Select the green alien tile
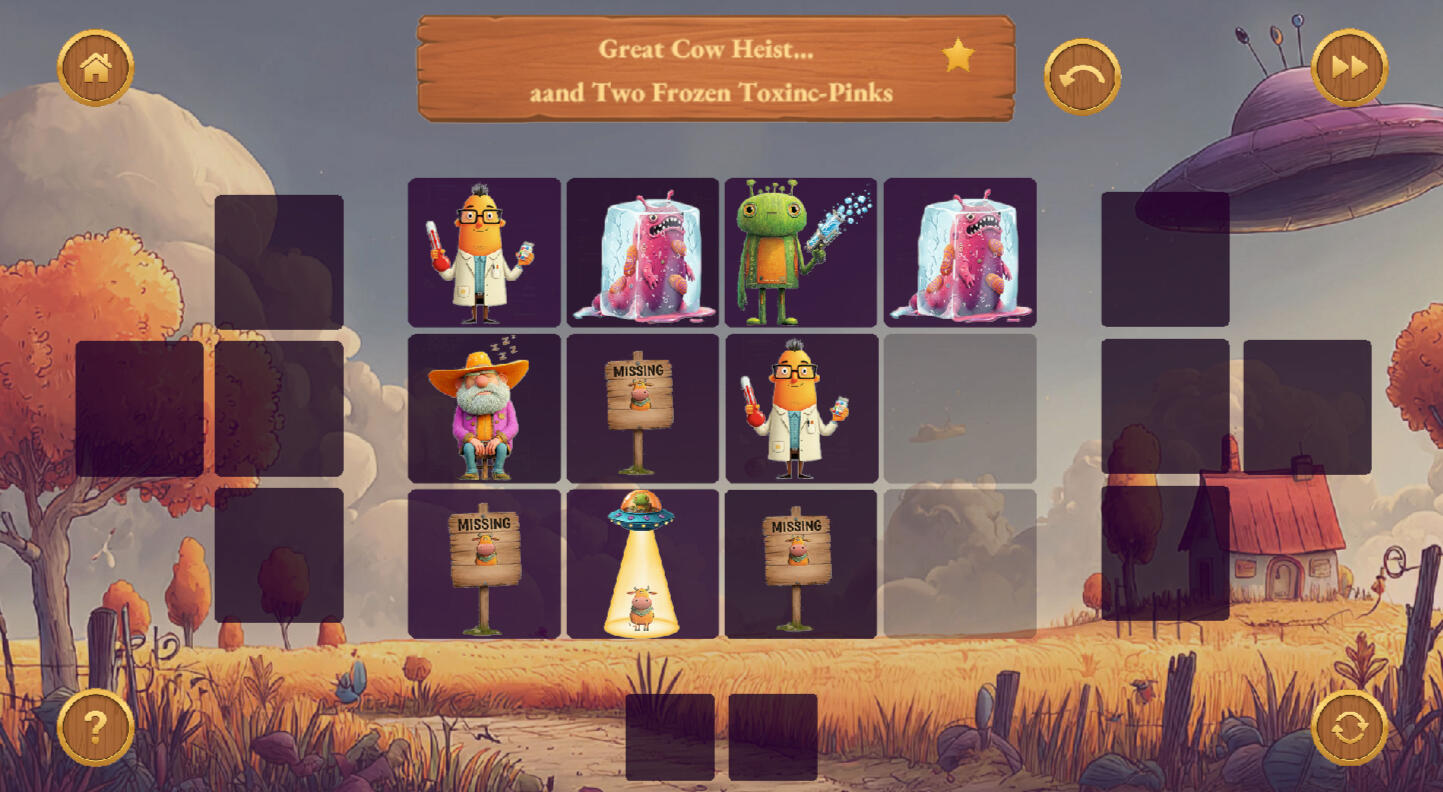 click(800, 252)
